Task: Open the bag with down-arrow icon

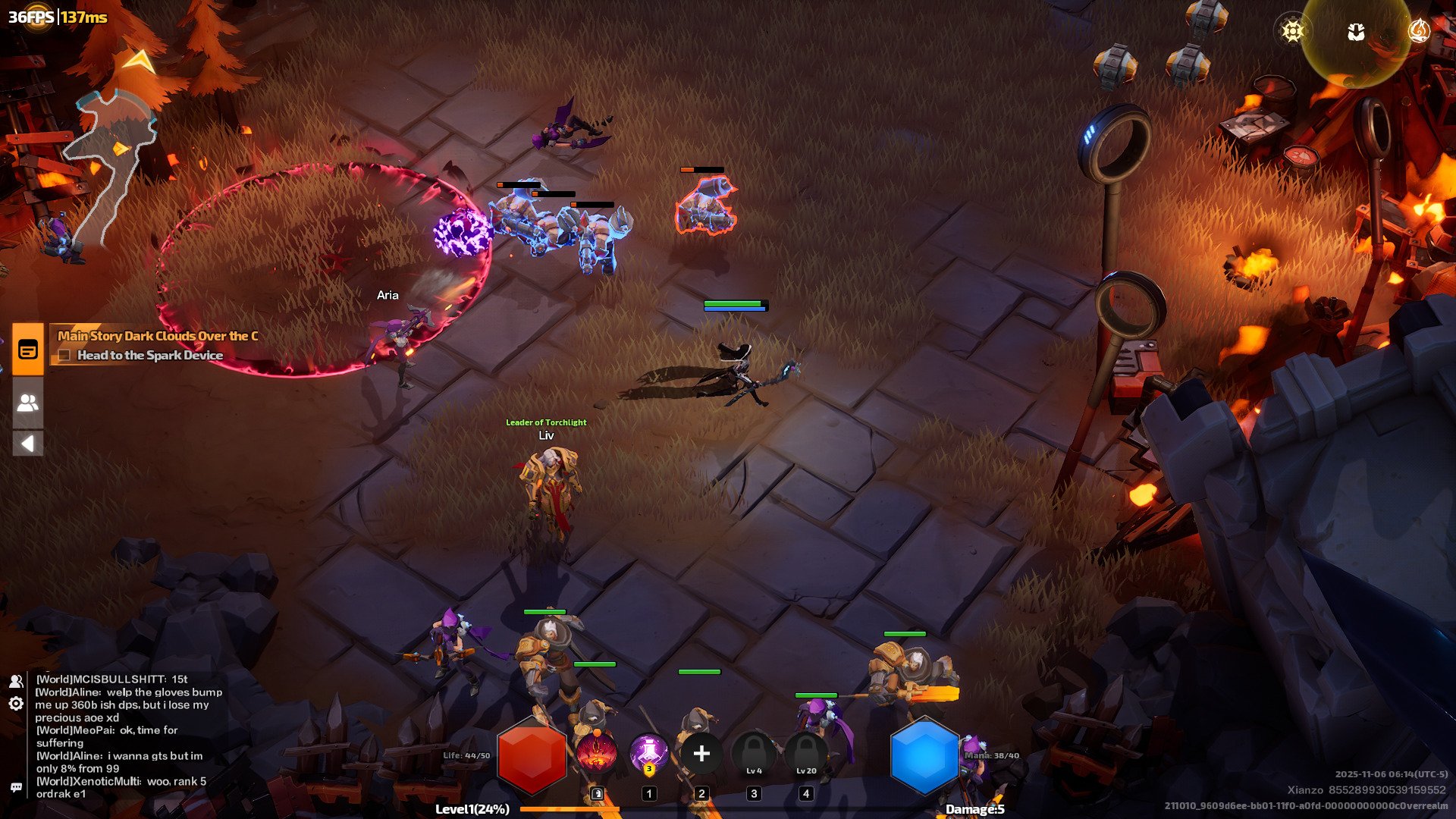Action: pos(1356,32)
